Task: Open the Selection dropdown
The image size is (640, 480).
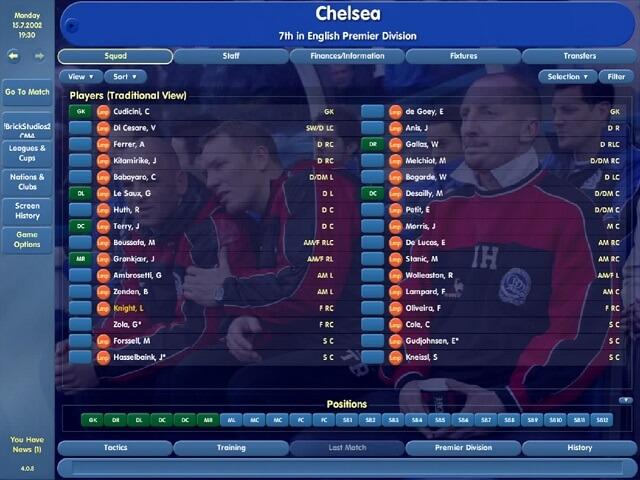Action: (567, 76)
